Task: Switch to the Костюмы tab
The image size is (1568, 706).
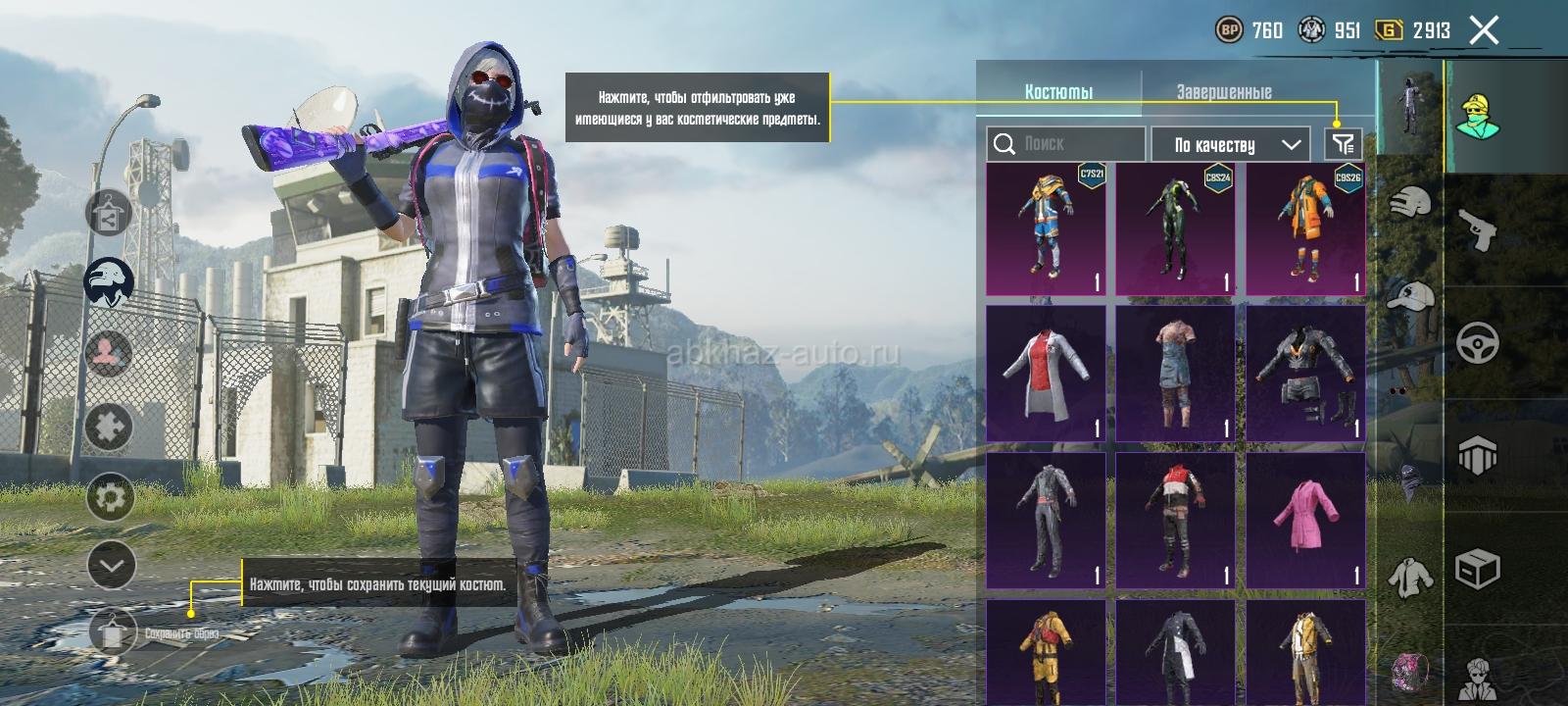Action: (x=1058, y=91)
